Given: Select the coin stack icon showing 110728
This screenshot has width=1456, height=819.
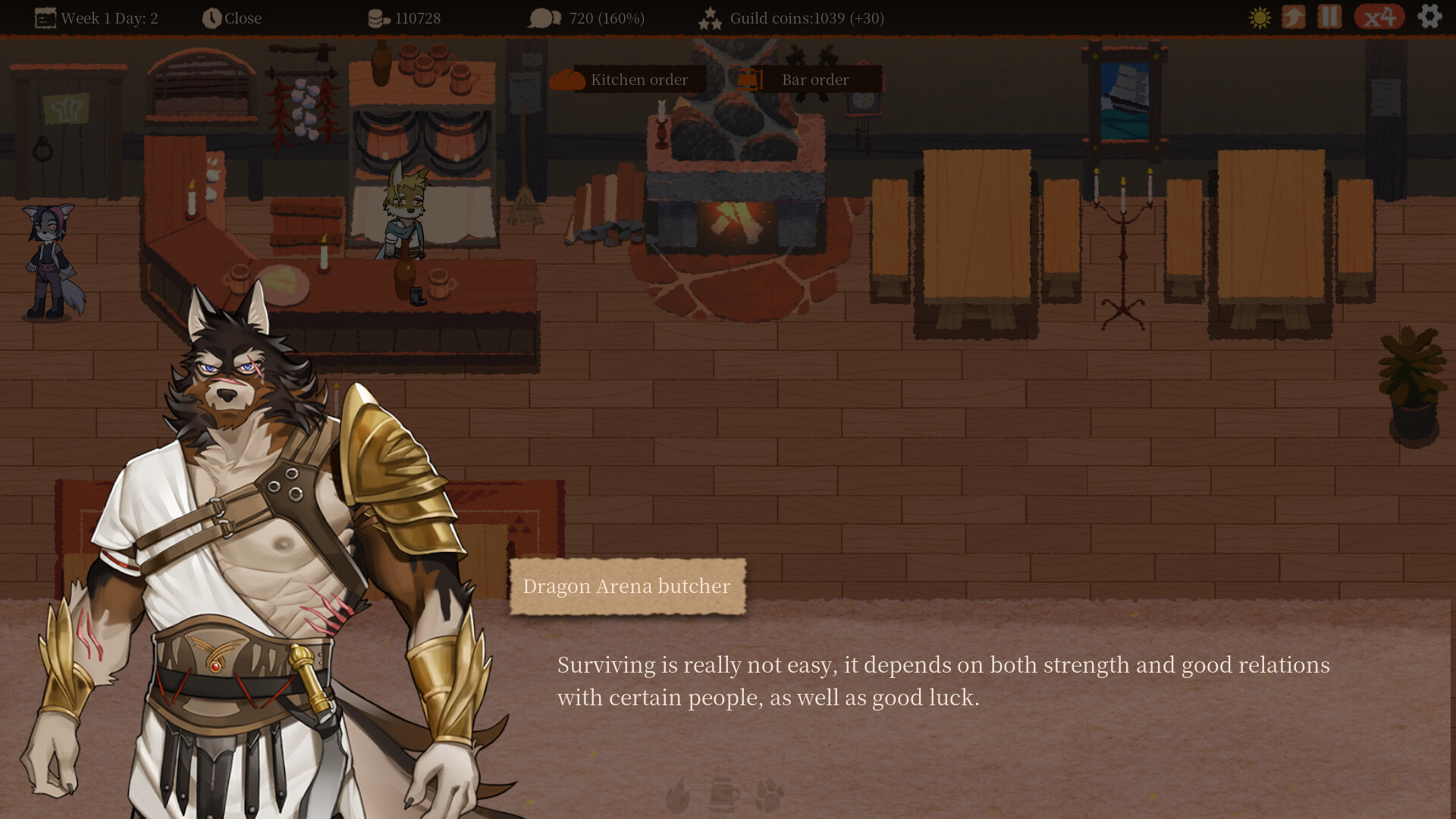Looking at the screenshot, I should (x=377, y=17).
